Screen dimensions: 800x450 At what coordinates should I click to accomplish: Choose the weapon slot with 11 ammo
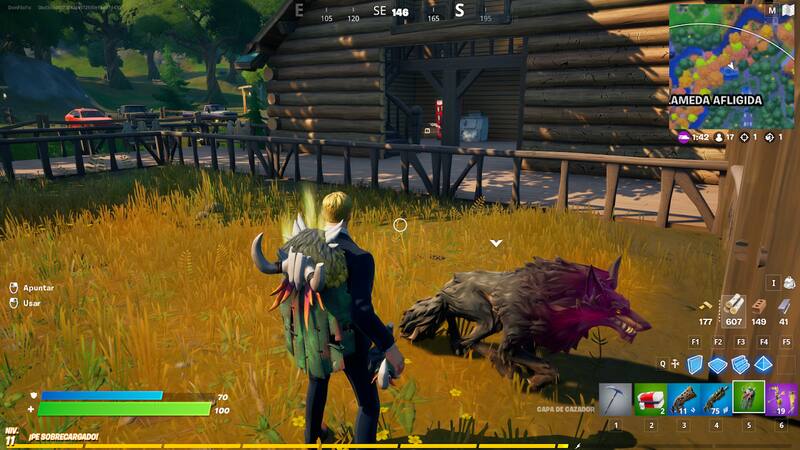pyautogui.click(x=683, y=398)
